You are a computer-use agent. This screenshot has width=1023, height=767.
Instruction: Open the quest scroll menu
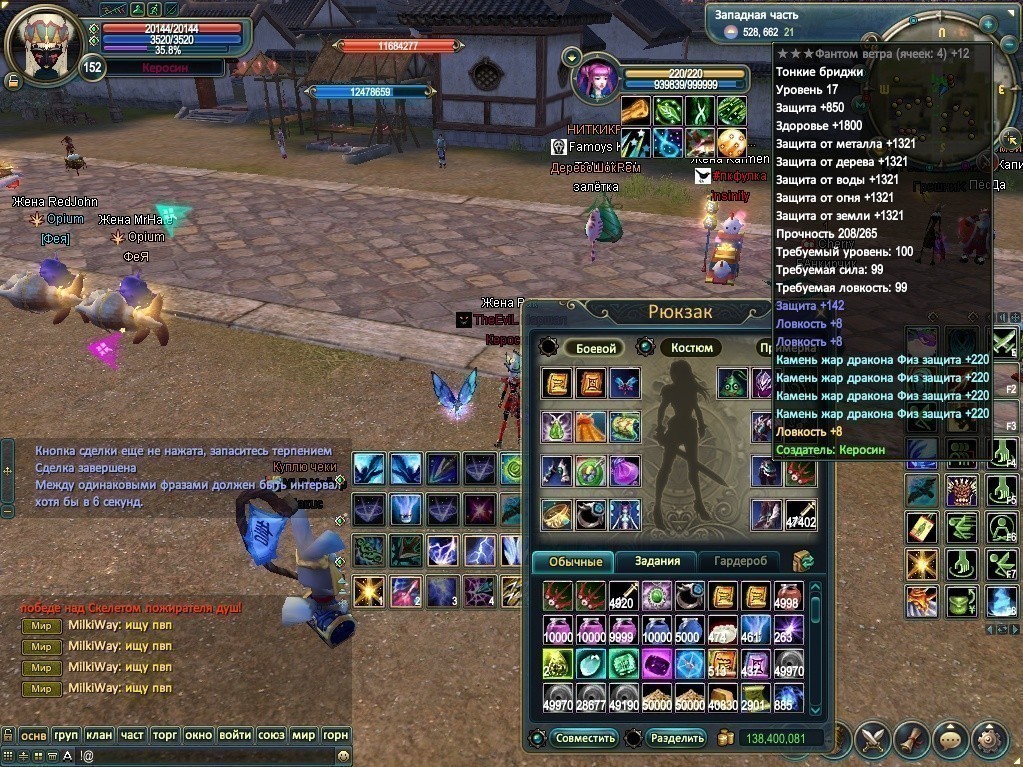(x=912, y=739)
